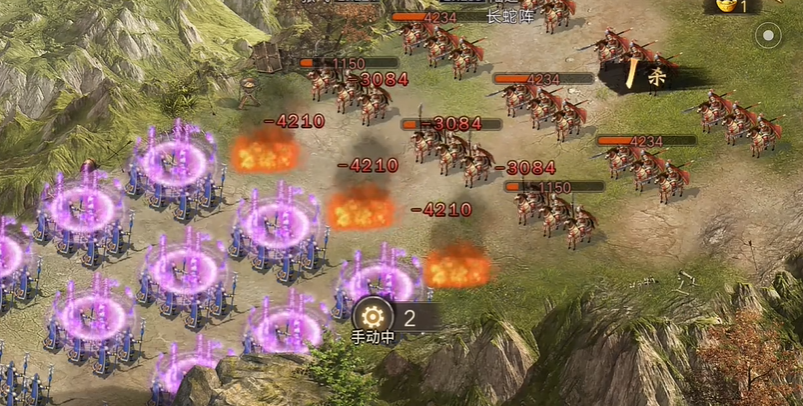Click the gold ingot icon

pos(725,5)
